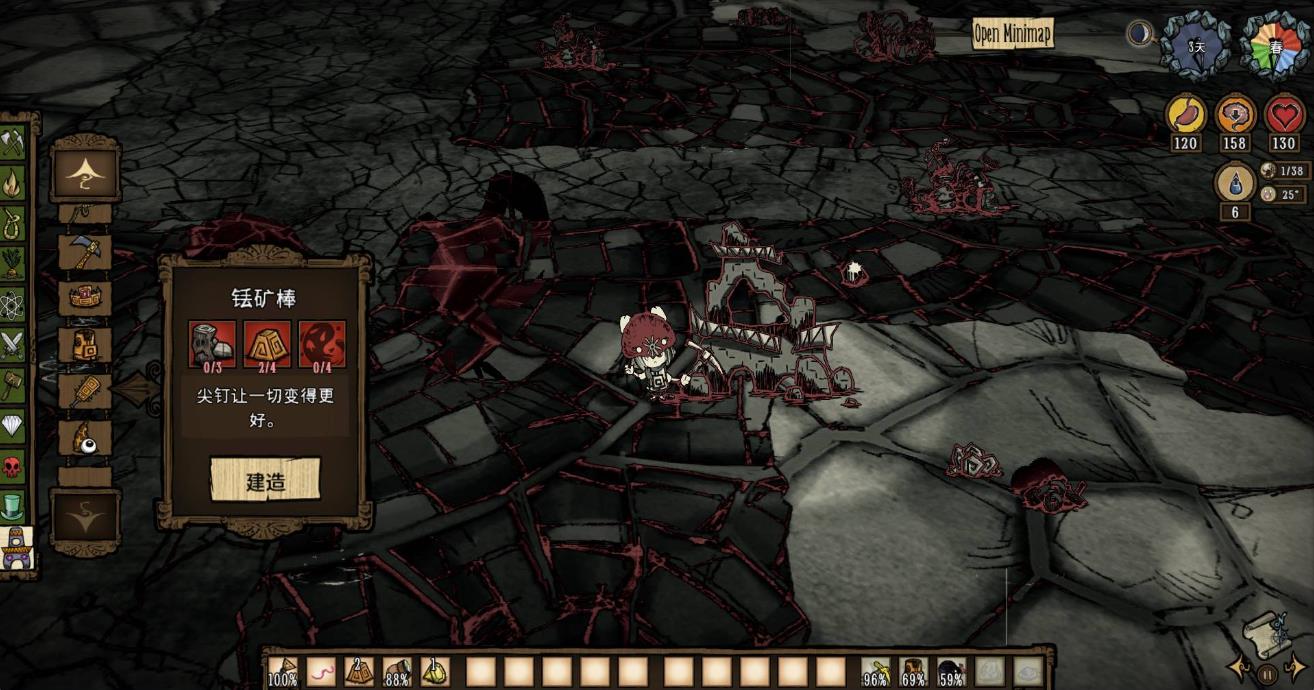
Task: Open the map scroll icon
Action: tap(1264, 631)
